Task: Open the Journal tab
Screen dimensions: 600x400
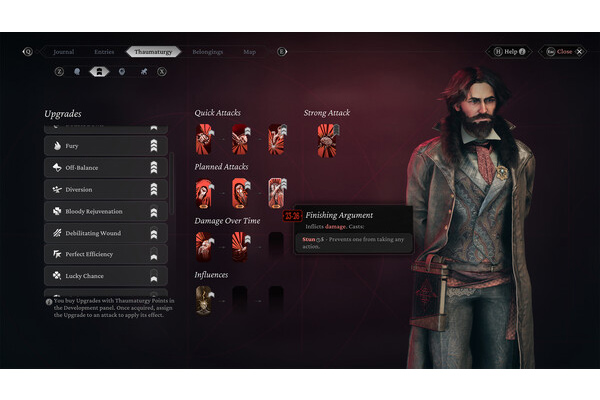Action: point(62,51)
